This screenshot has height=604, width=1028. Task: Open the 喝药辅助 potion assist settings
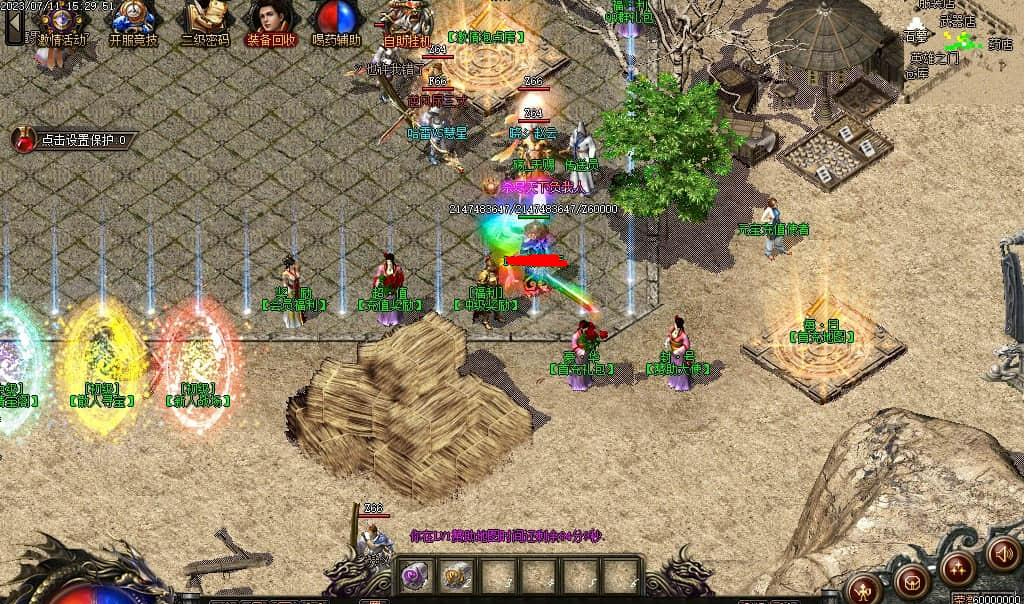(x=336, y=22)
